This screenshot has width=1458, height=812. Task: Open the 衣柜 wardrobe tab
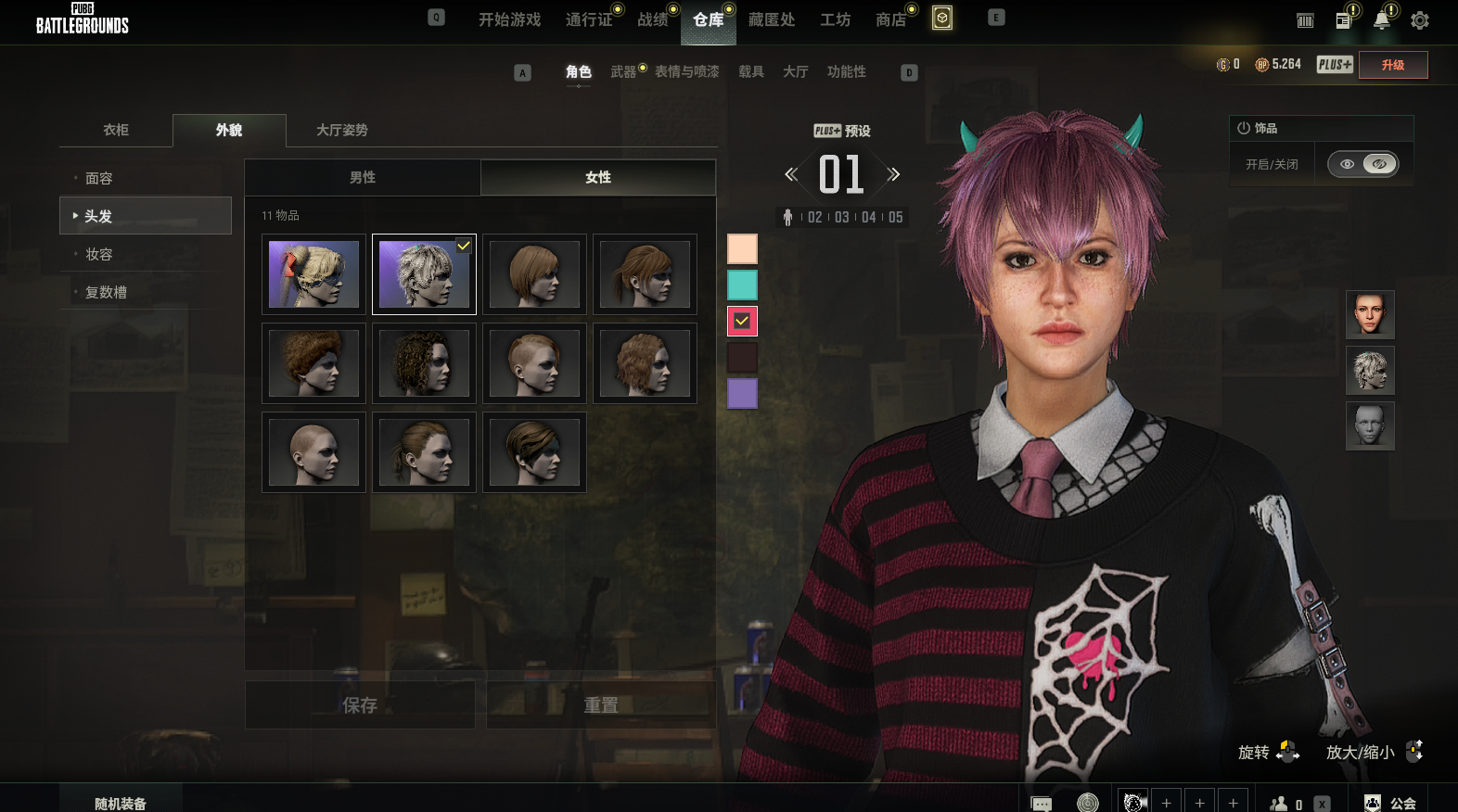[x=116, y=130]
